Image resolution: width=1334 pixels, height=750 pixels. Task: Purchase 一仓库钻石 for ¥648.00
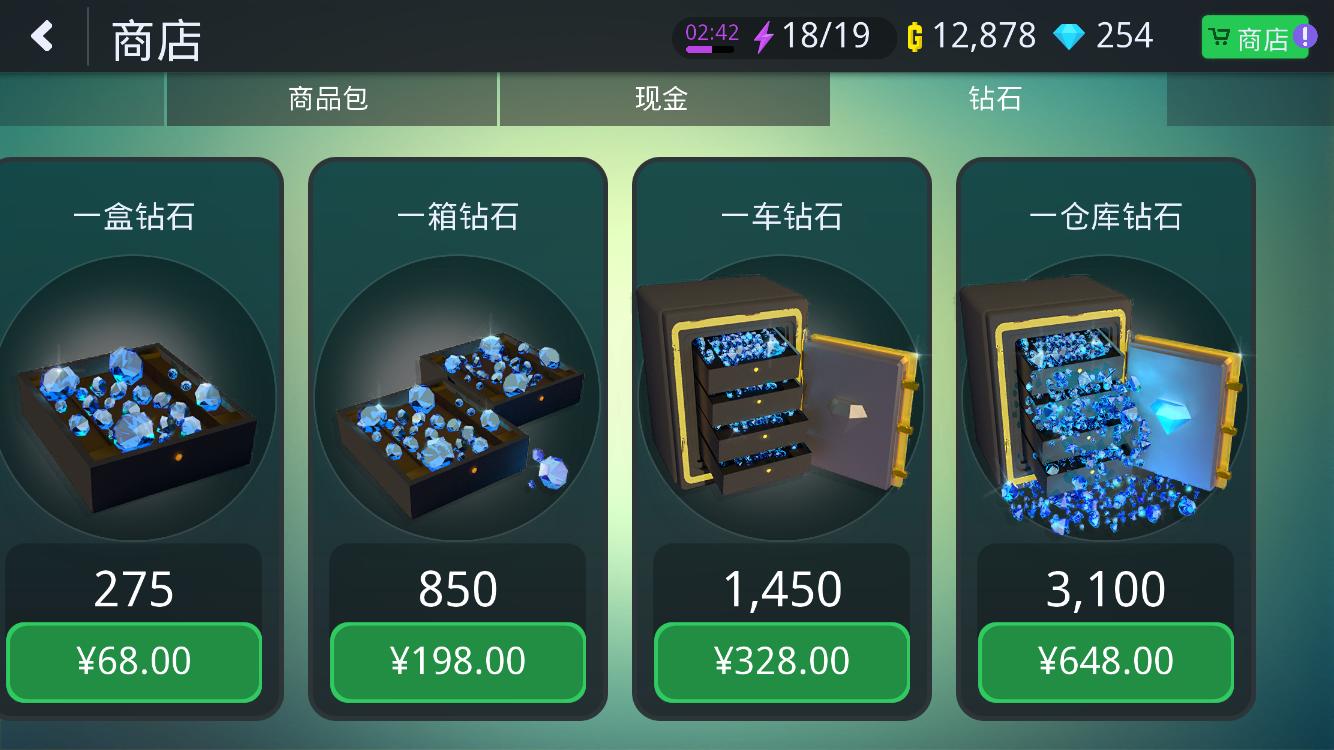(x=1105, y=661)
